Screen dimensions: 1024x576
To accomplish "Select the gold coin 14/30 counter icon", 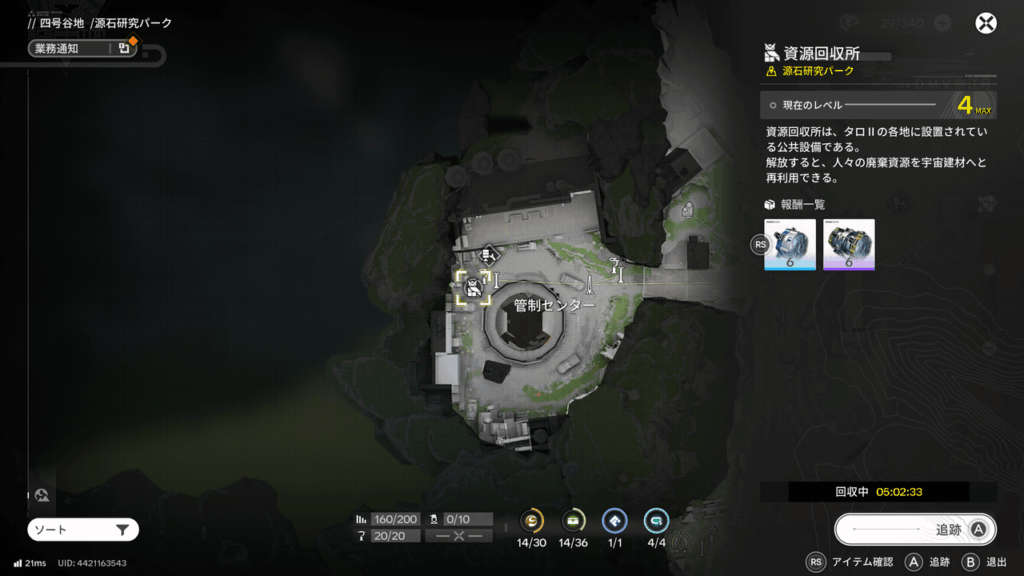I will coord(533,520).
